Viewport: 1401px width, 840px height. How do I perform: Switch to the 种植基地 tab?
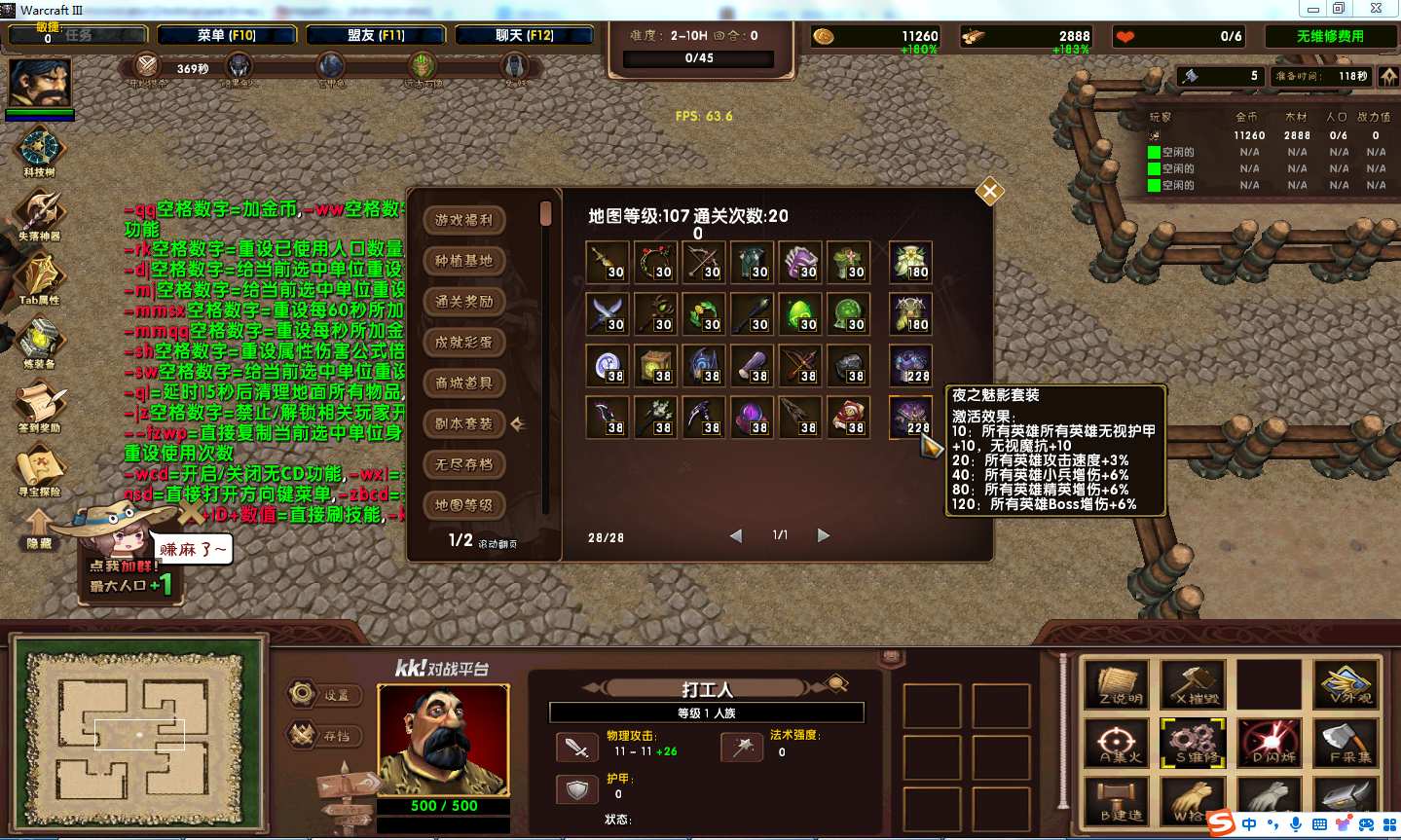tap(464, 261)
